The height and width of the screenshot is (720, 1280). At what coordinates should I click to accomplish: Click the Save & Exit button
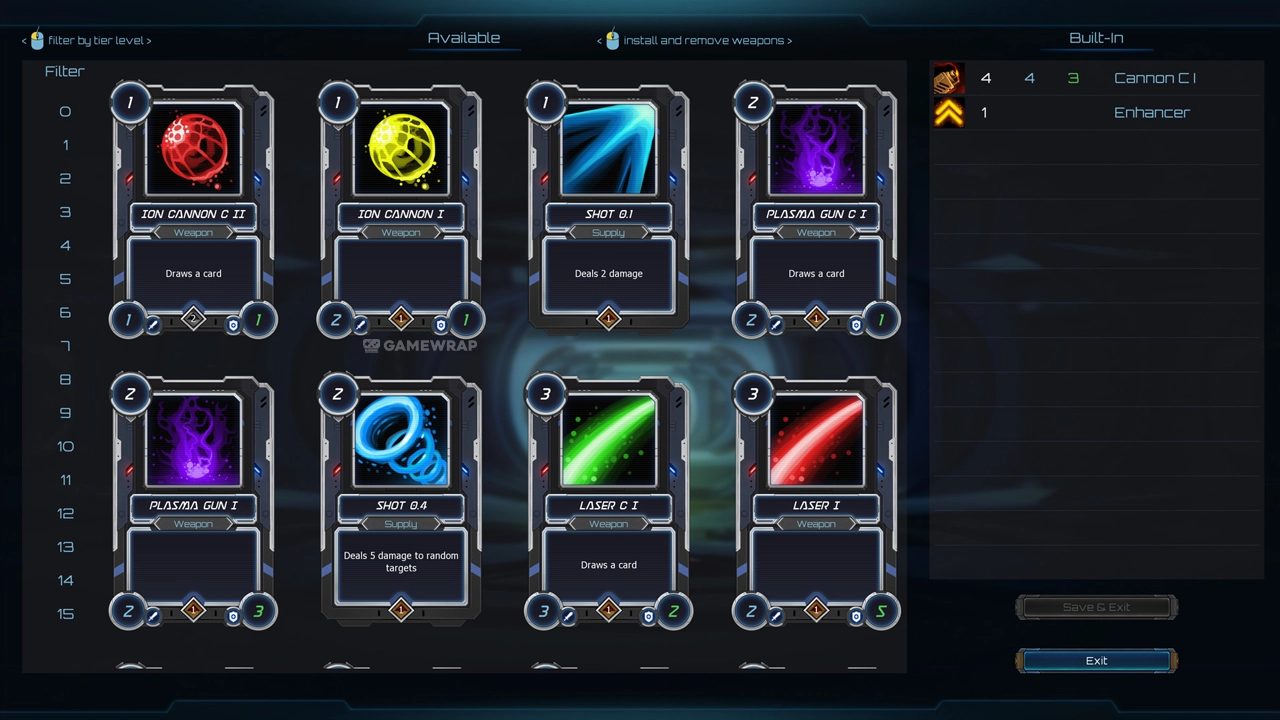point(1096,607)
